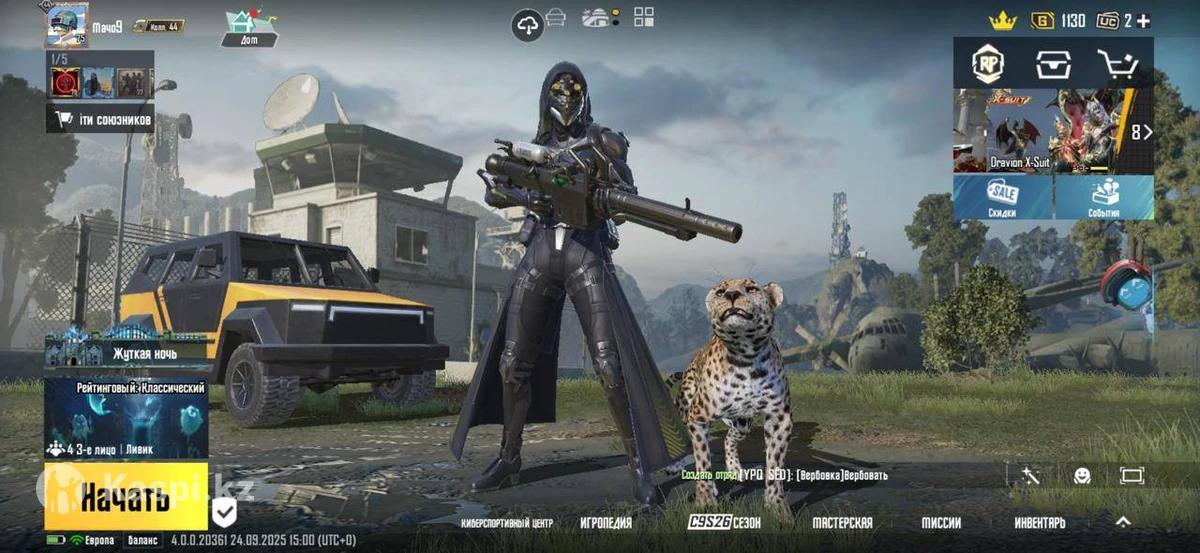
Task: Open the shop cart icon
Action: [x=1117, y=64]
